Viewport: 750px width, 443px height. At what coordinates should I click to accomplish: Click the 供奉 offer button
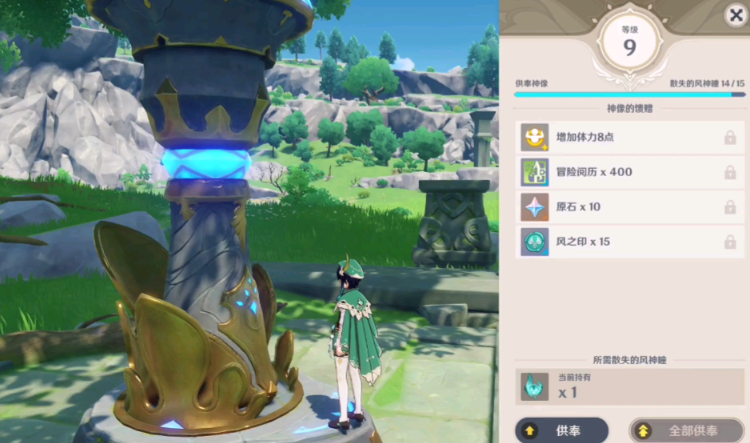563,430
